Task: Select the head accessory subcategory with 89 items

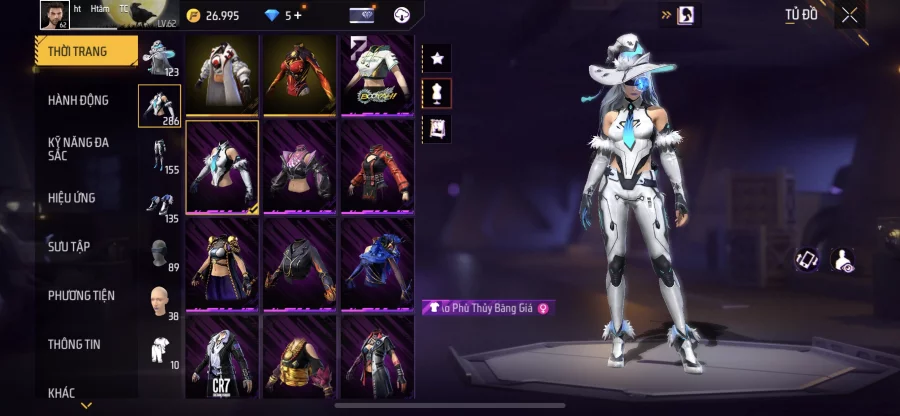Action: pyautogui.click(x=160, y=254)
